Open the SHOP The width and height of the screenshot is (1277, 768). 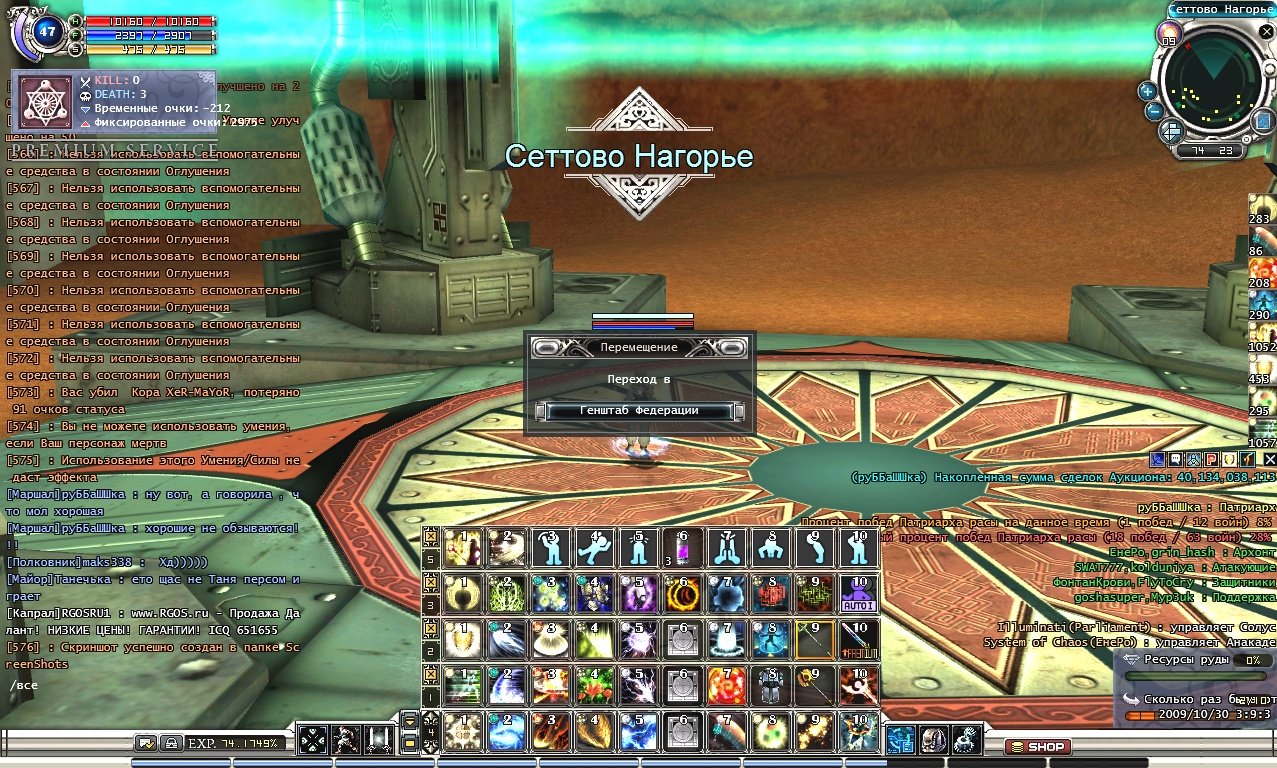click(x=1037, y=746)
